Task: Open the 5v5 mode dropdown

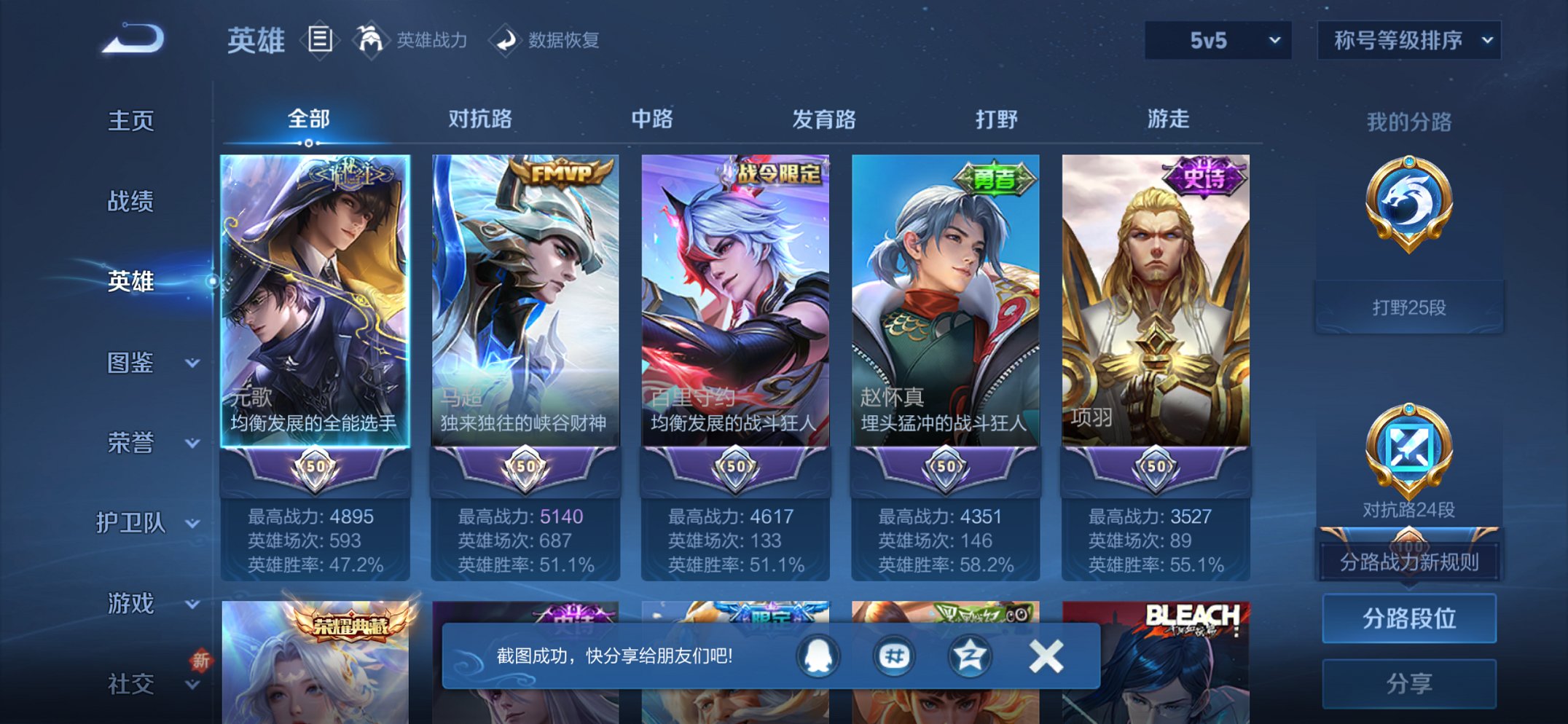Action: (x=1215, y=40)
